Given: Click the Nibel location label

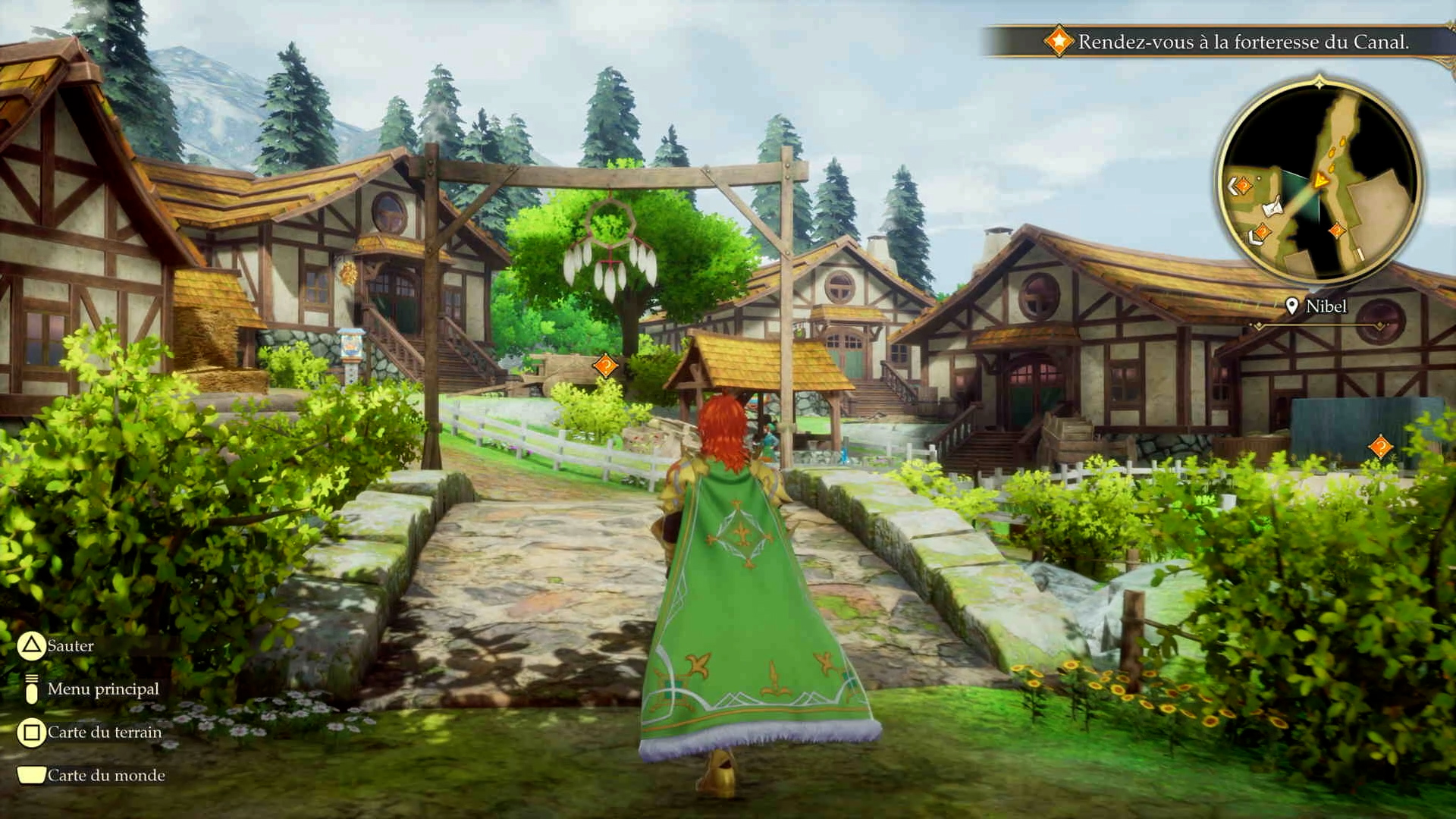Looking at the screenshot, I should pyautogui.click(x=1325, y=306).
